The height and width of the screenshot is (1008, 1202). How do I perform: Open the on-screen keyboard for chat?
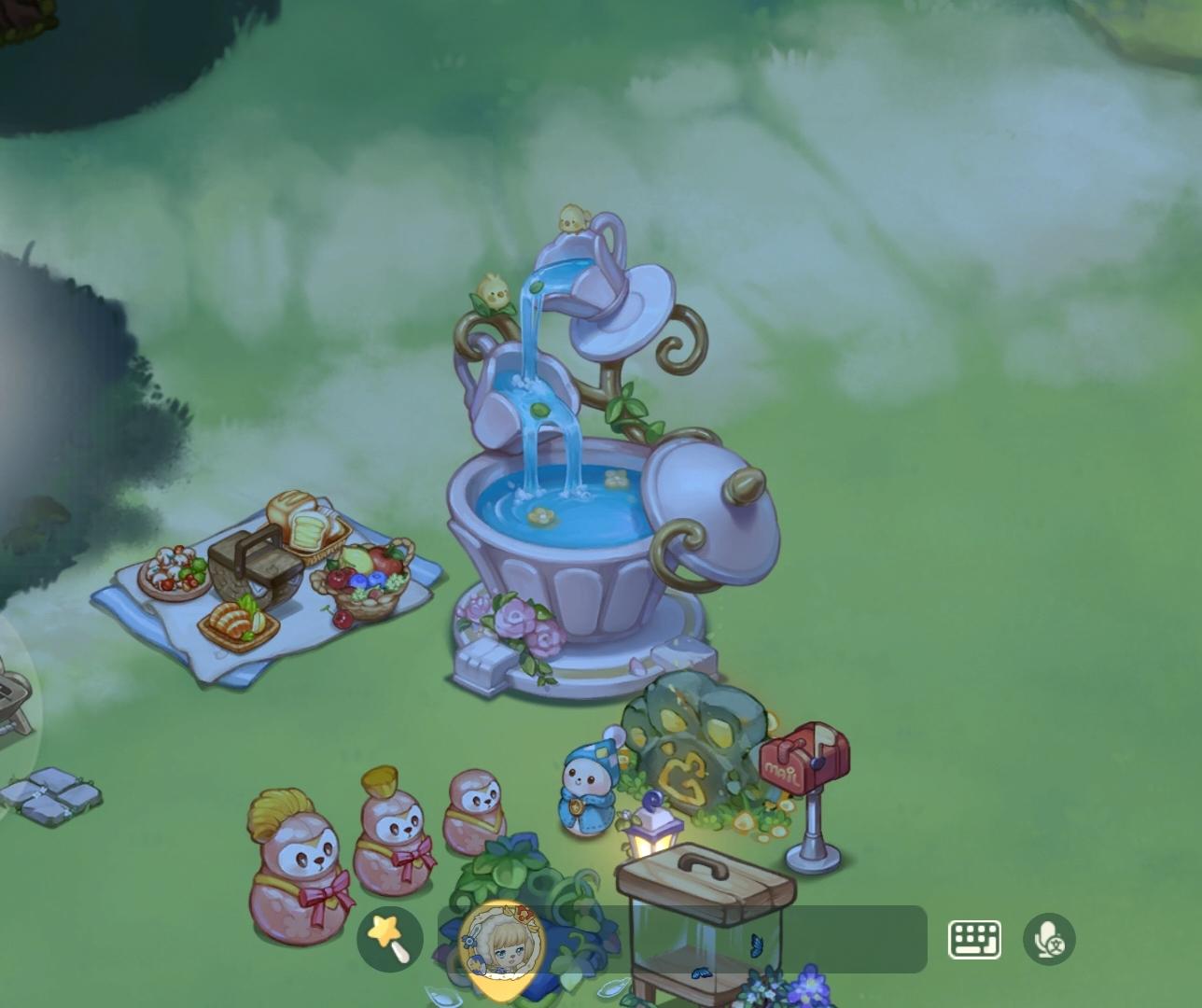(973, 939)
